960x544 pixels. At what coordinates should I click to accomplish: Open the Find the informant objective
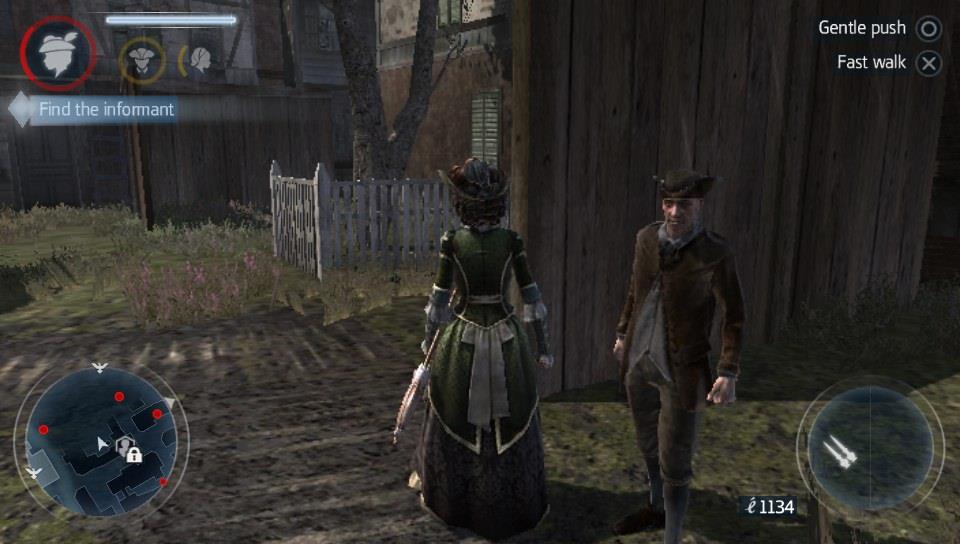(x=105, y=109)
